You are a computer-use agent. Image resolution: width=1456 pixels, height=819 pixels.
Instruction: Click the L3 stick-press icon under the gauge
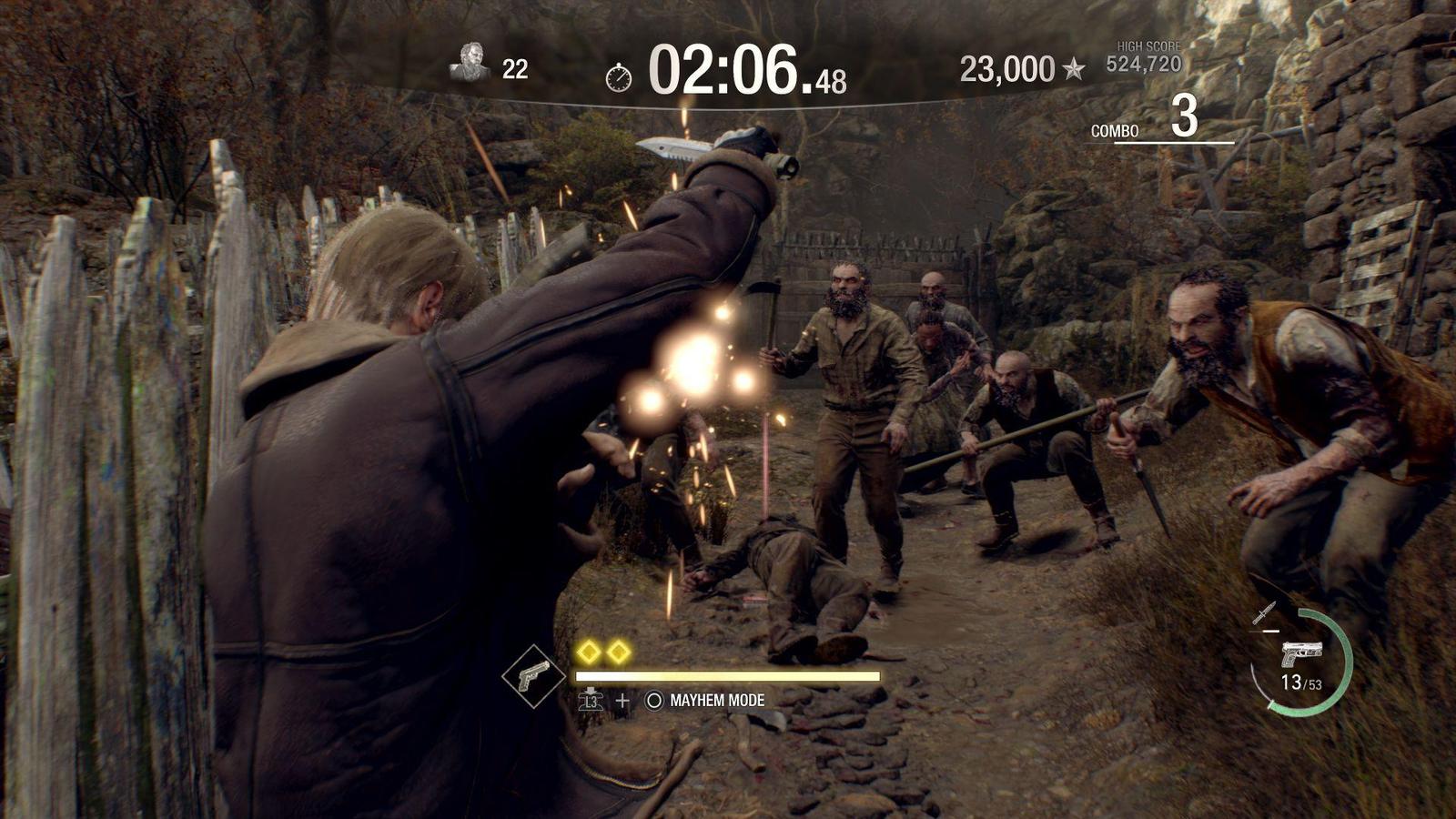(591, 701)
